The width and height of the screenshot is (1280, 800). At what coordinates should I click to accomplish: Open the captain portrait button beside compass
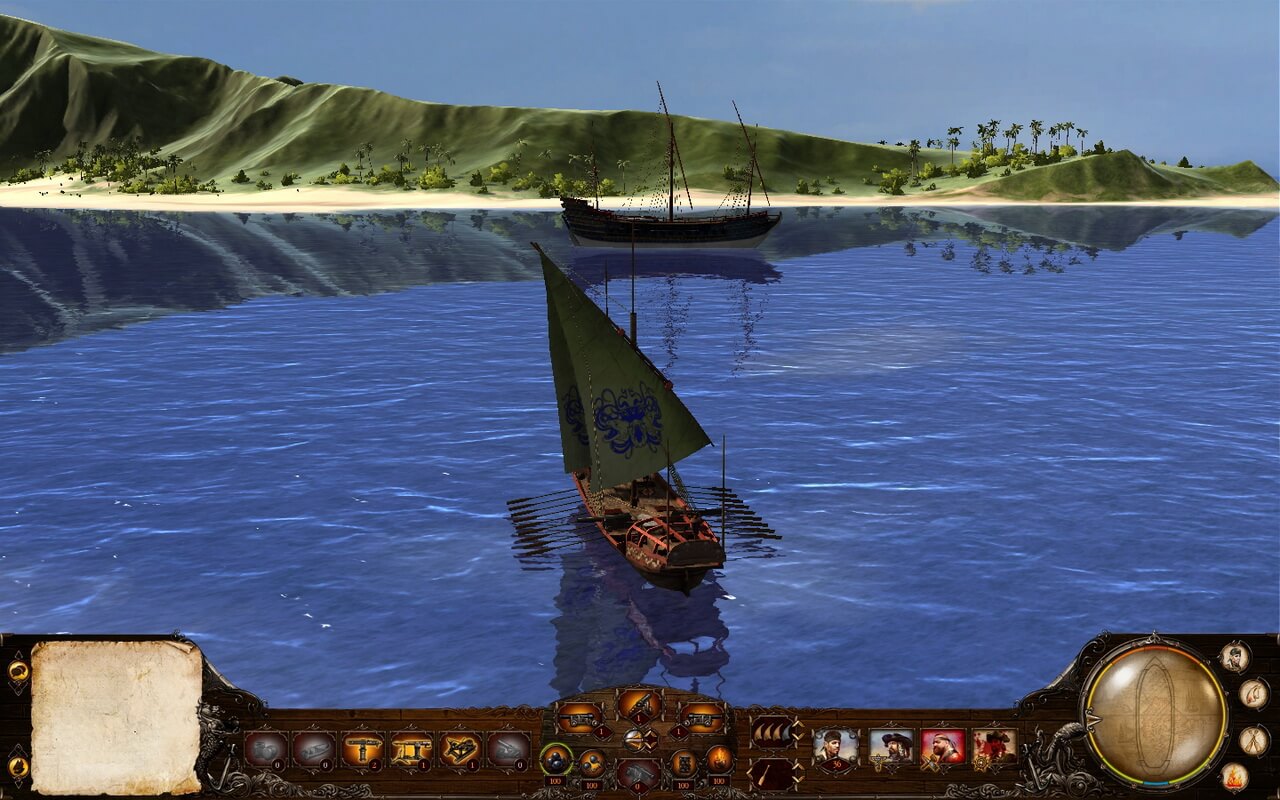pos(1234,657)
